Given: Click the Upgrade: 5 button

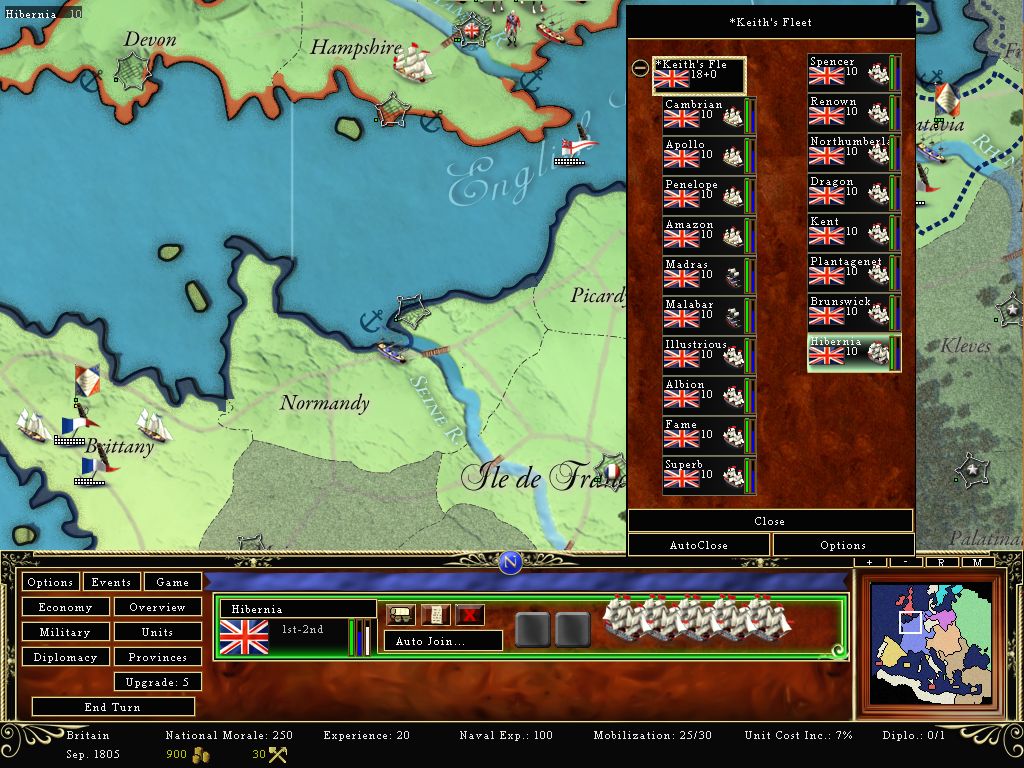Looking at the screenshot, I should [157, 682].
